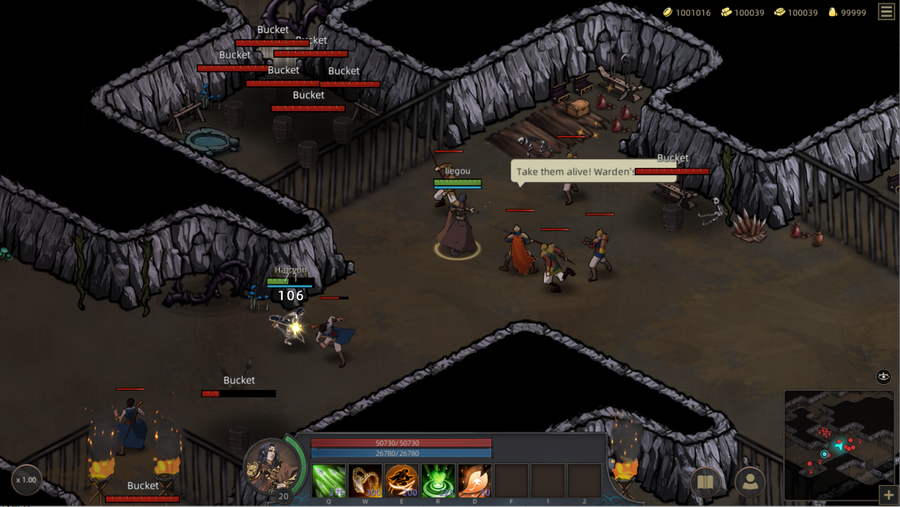Open the character profile button

click(x=749, y=482)
